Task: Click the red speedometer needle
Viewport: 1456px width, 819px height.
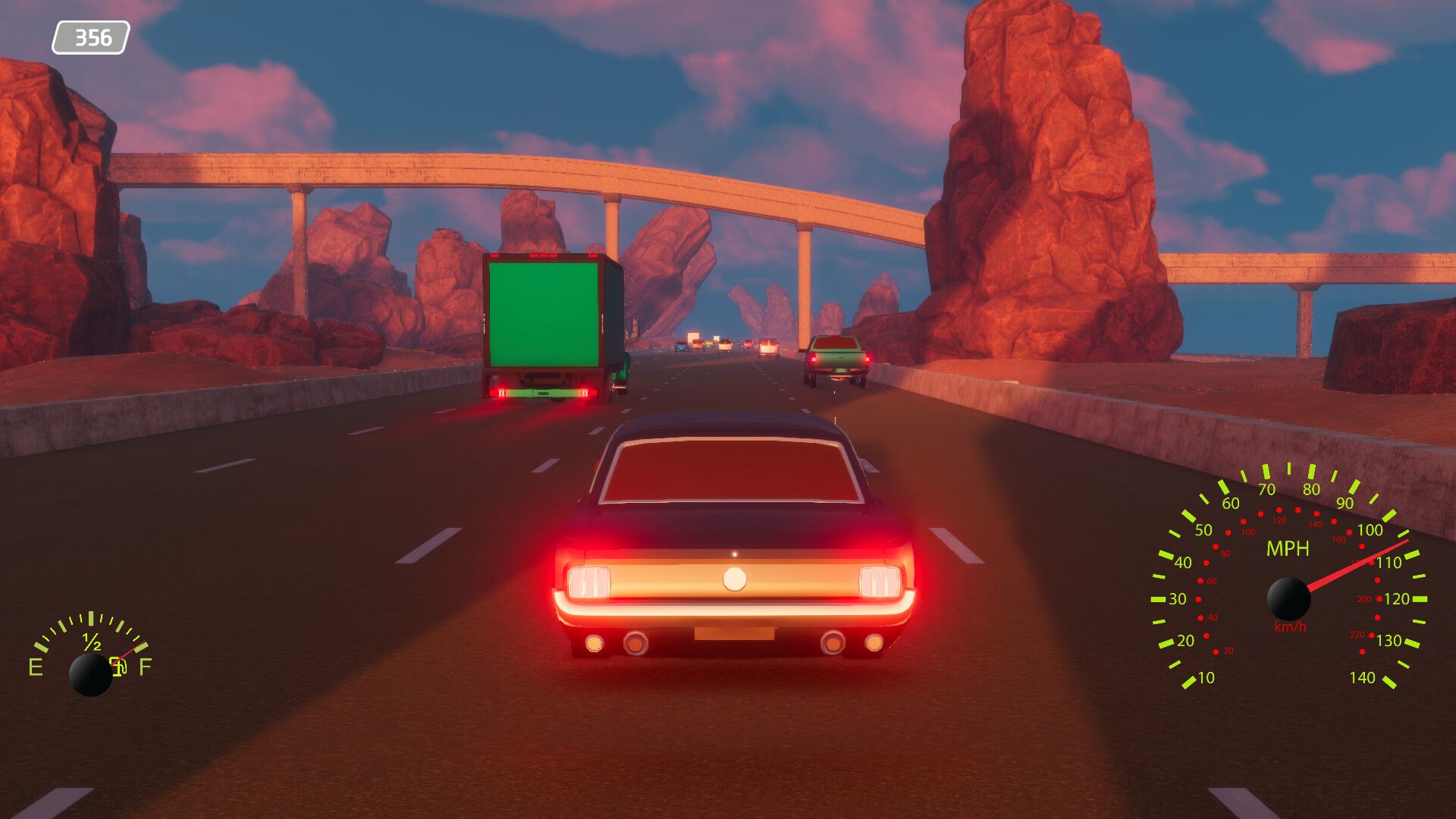Action: [1352, 566]
